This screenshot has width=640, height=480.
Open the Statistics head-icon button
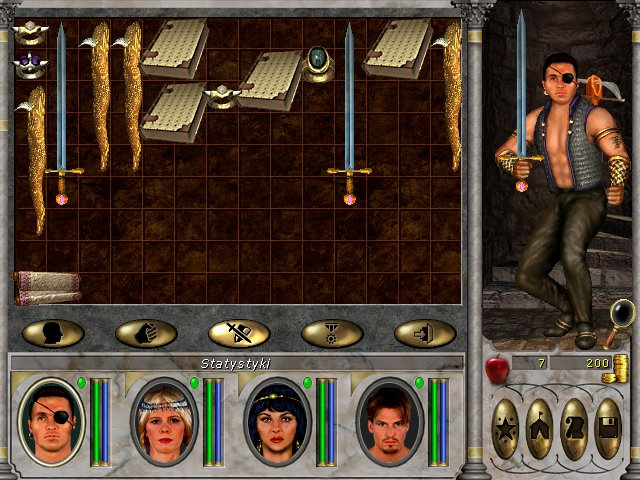pos(52,333)
